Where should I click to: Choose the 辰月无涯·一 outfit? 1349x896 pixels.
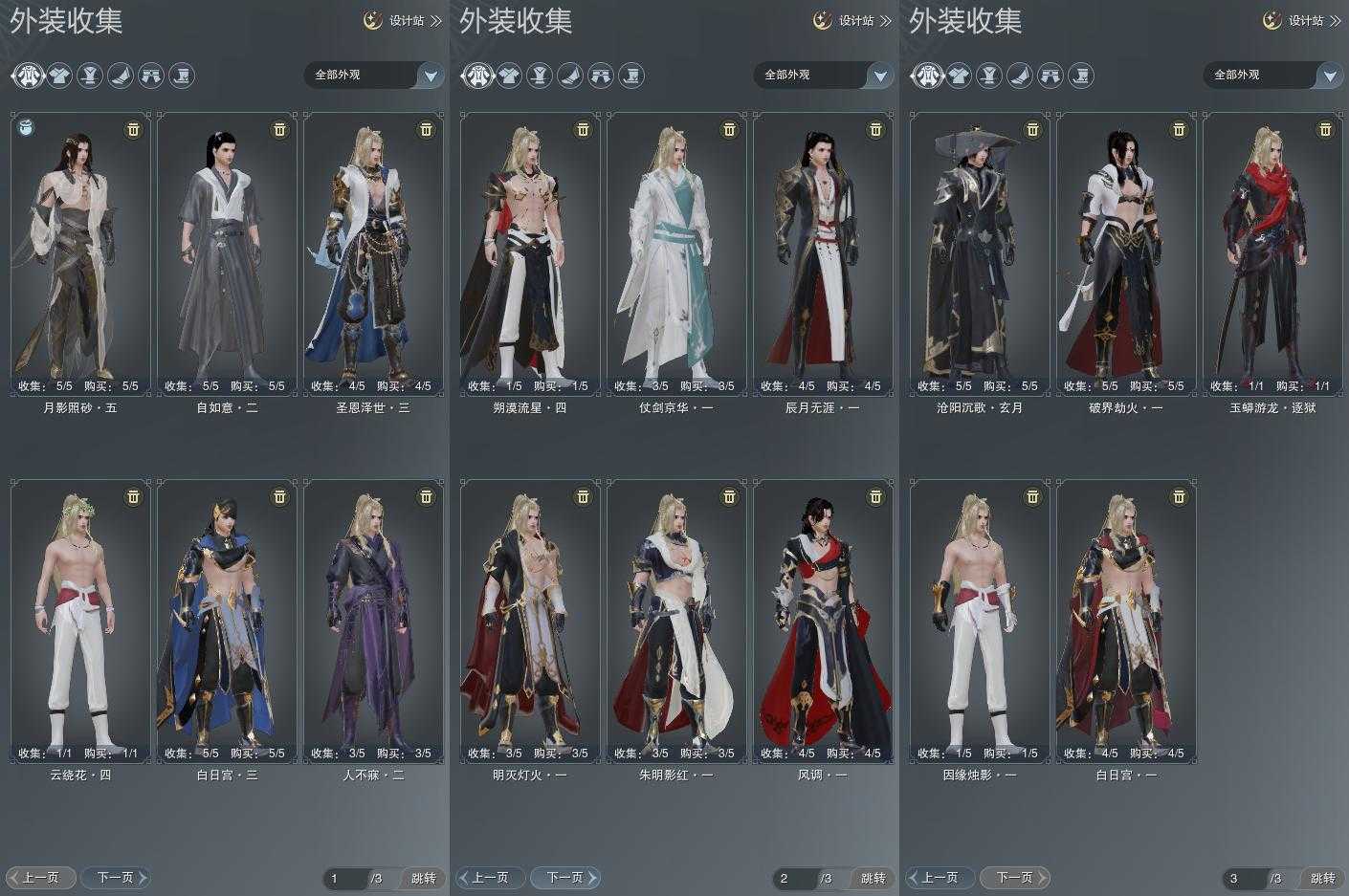pos(823,253)
